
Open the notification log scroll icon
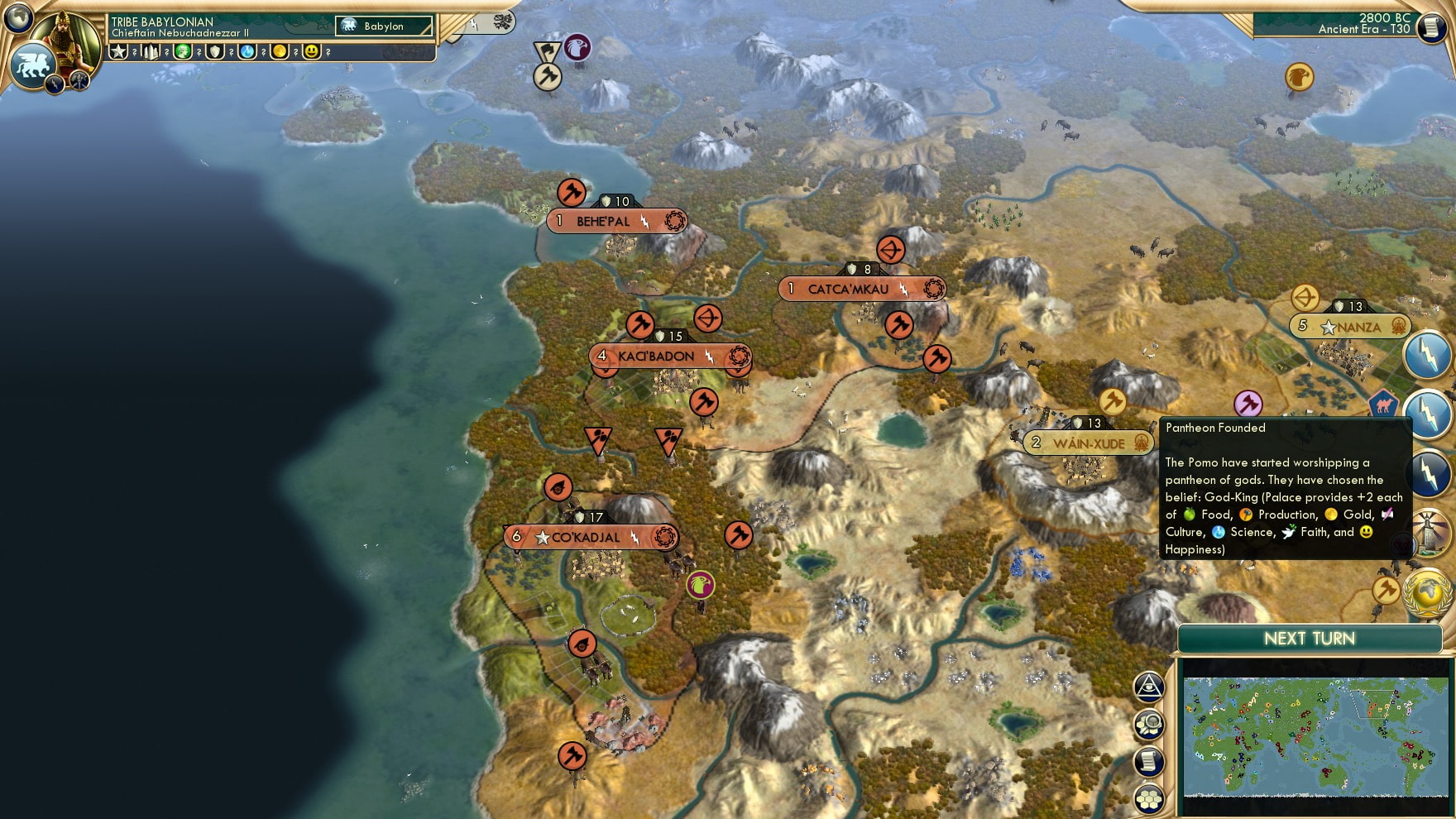(x=1150, y=759)
